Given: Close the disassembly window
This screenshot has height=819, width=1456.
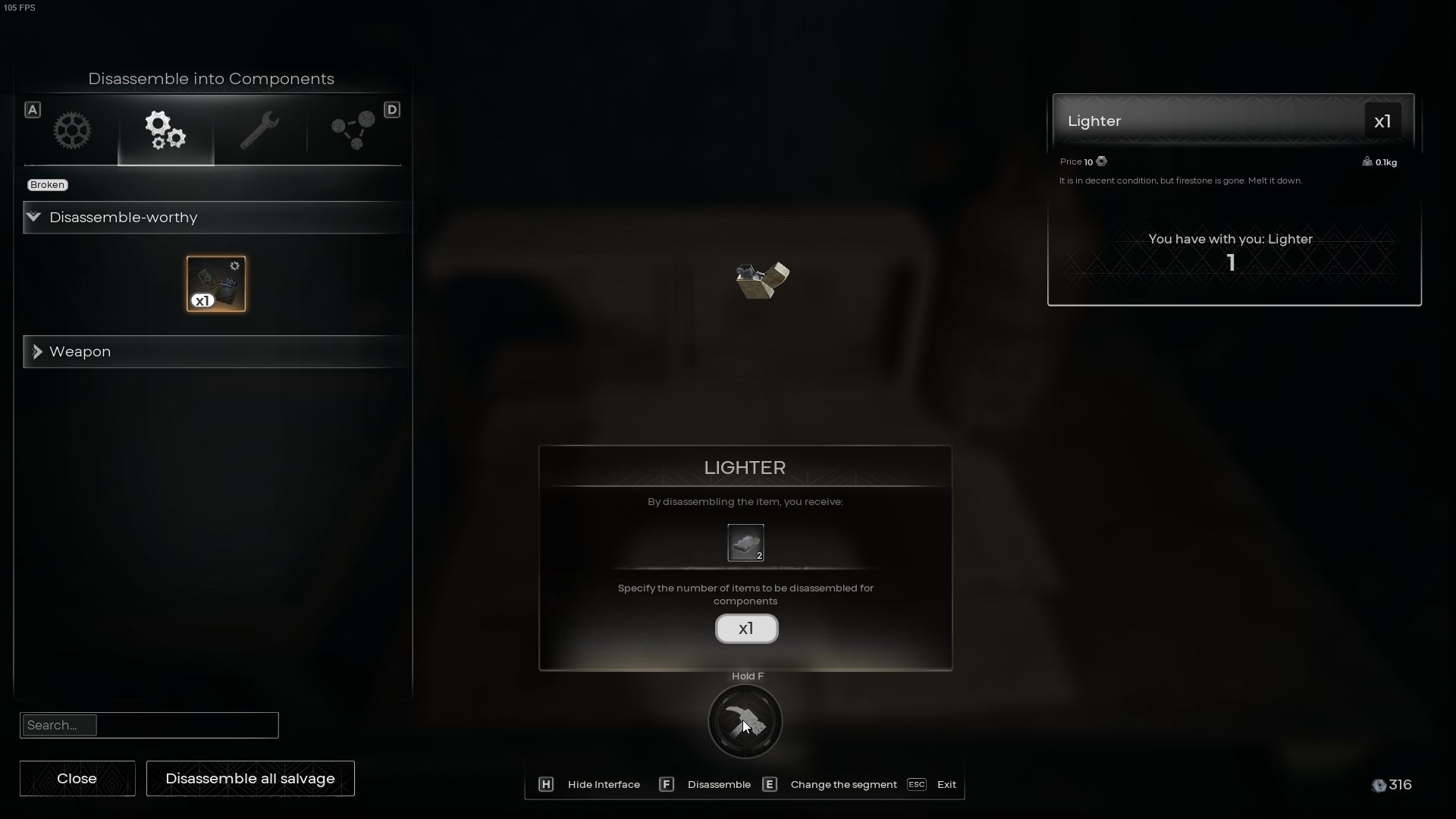Looking at the screenshot, I should pyautogui.click(x=77, y=778).
